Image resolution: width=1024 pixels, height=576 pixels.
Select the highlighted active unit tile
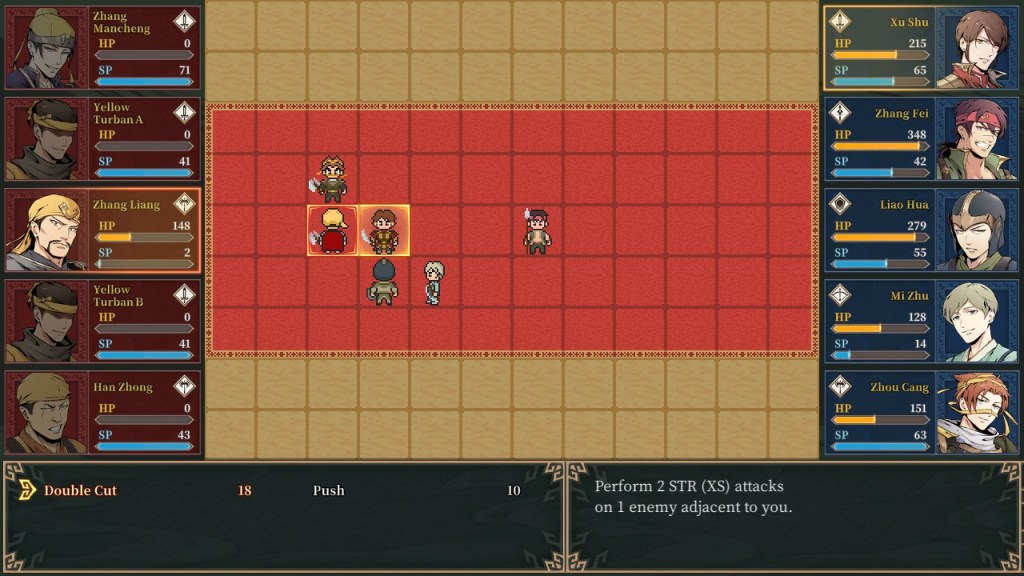click(x=384, y=231)
